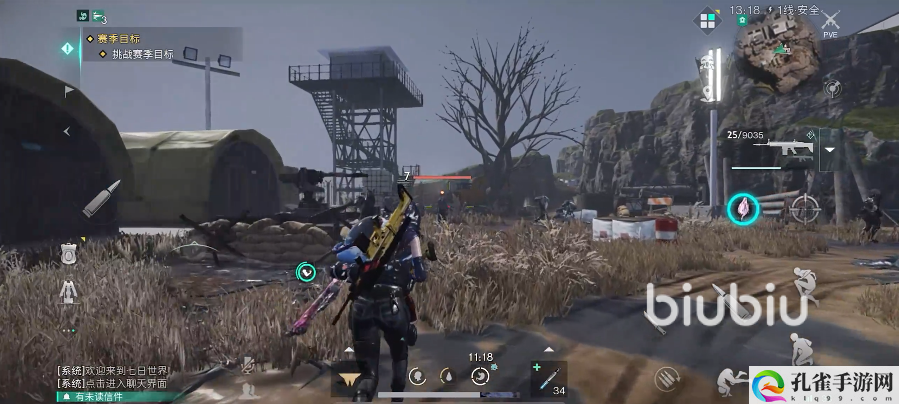Toggle the PVE crossed-swords mode icon
Image resolution: width=899 pixels, height=404 pixels.
coord(829,20)
